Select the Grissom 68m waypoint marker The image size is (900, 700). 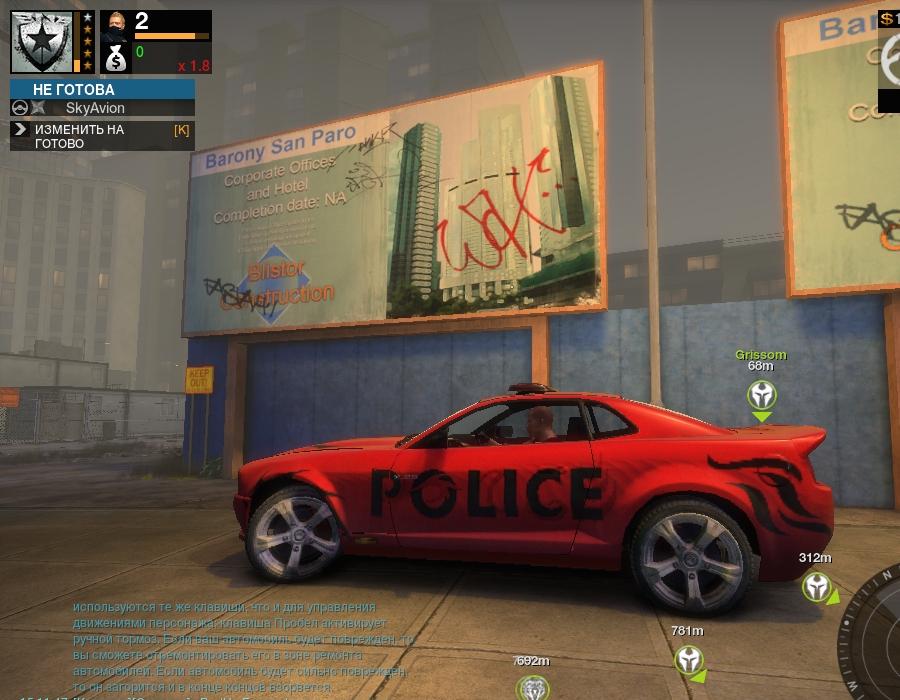pyautogui.click(x=762, y=396)
